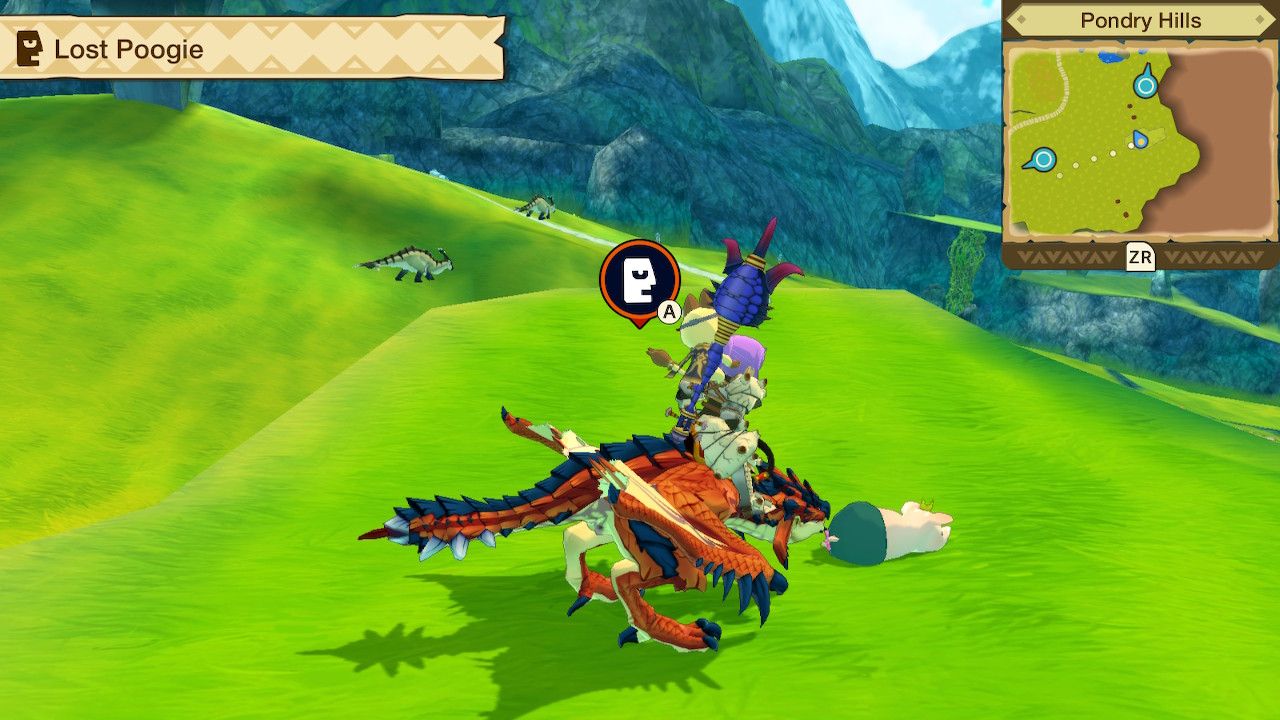Select the left blue pin marker on the minimap
Image resolution: width=1280 pixels, height=720 pixels.
[1043, 159]
